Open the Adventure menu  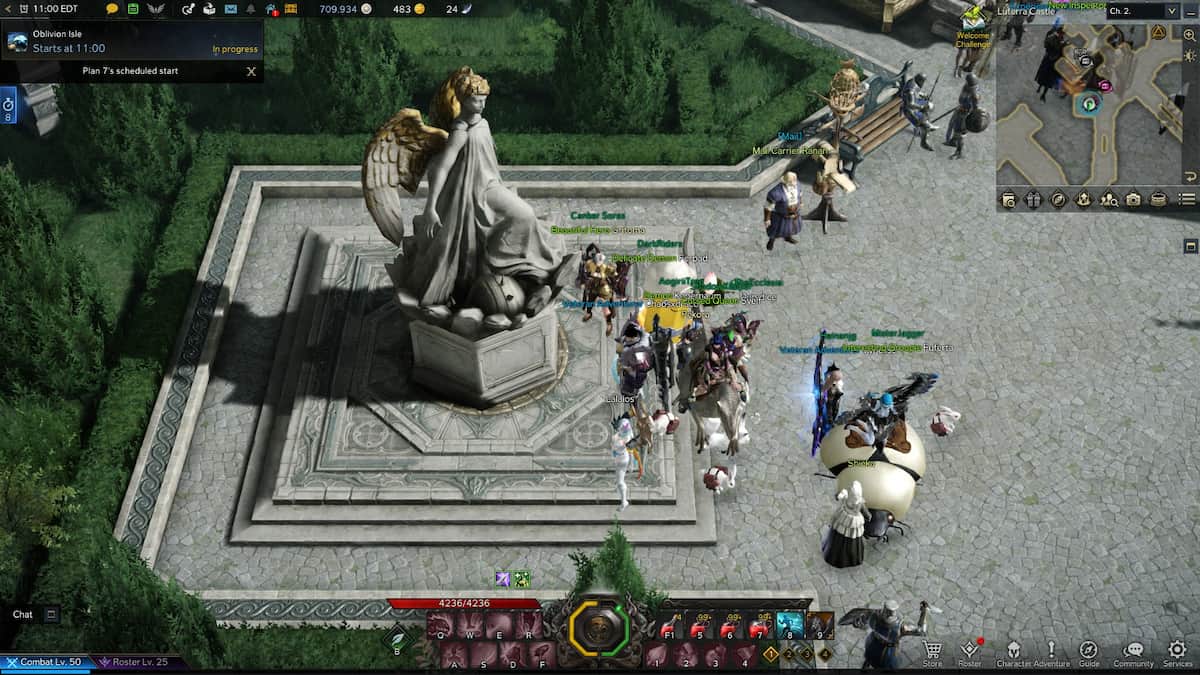[x=1051, y=651]
